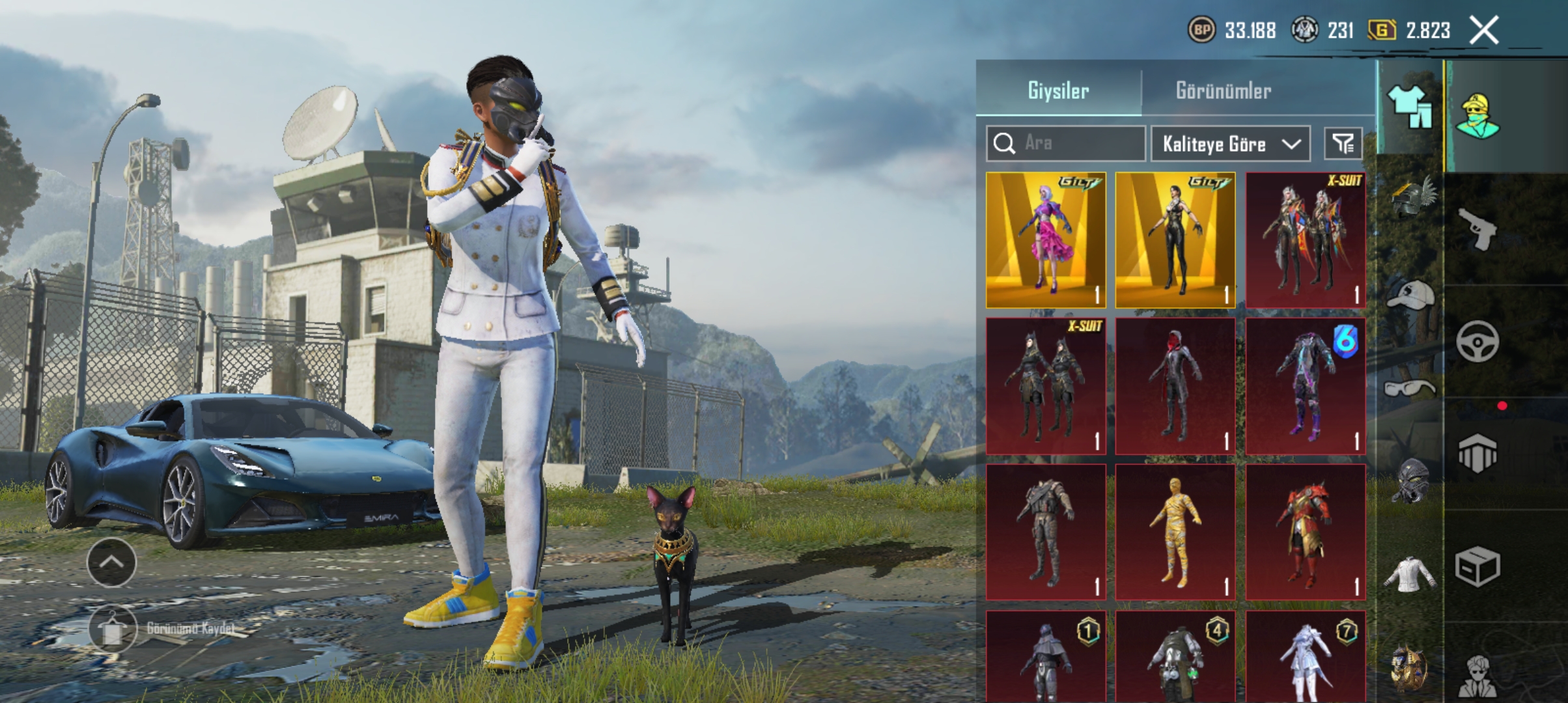Open the glasses accessory slot
Image resolution: width=1568 pixels, height=703 pixels.
coord(1410,389)
